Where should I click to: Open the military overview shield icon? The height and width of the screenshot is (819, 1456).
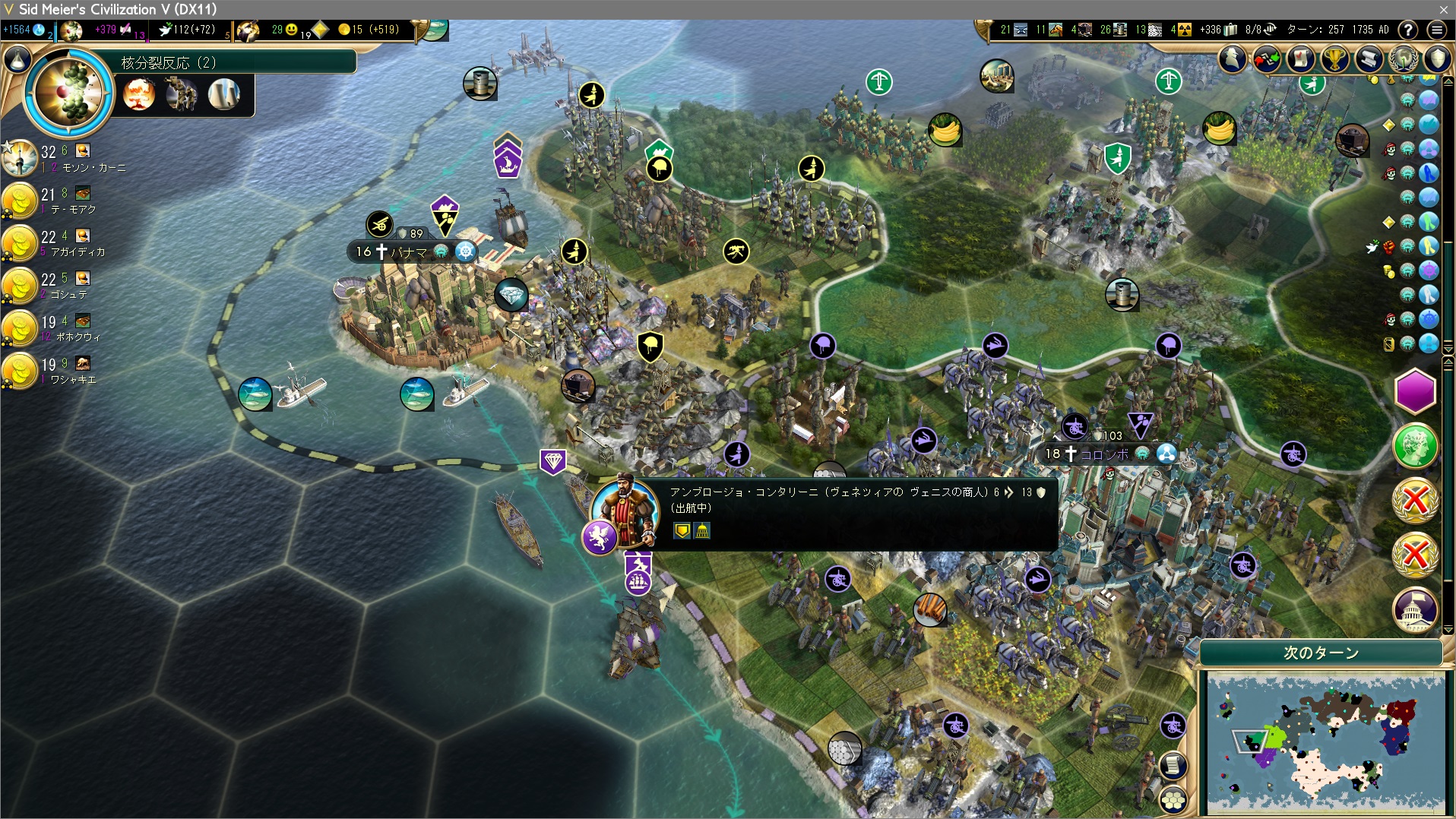pyautogui.click(x=1437, y=59)
